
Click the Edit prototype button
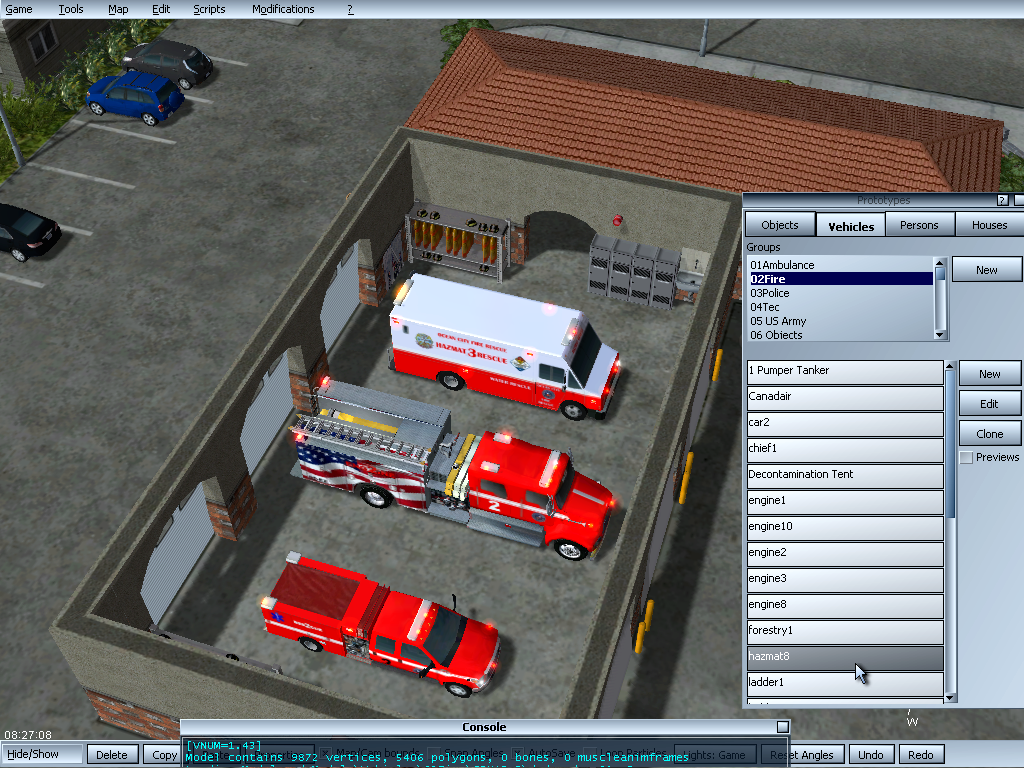[x=989, y=404]
